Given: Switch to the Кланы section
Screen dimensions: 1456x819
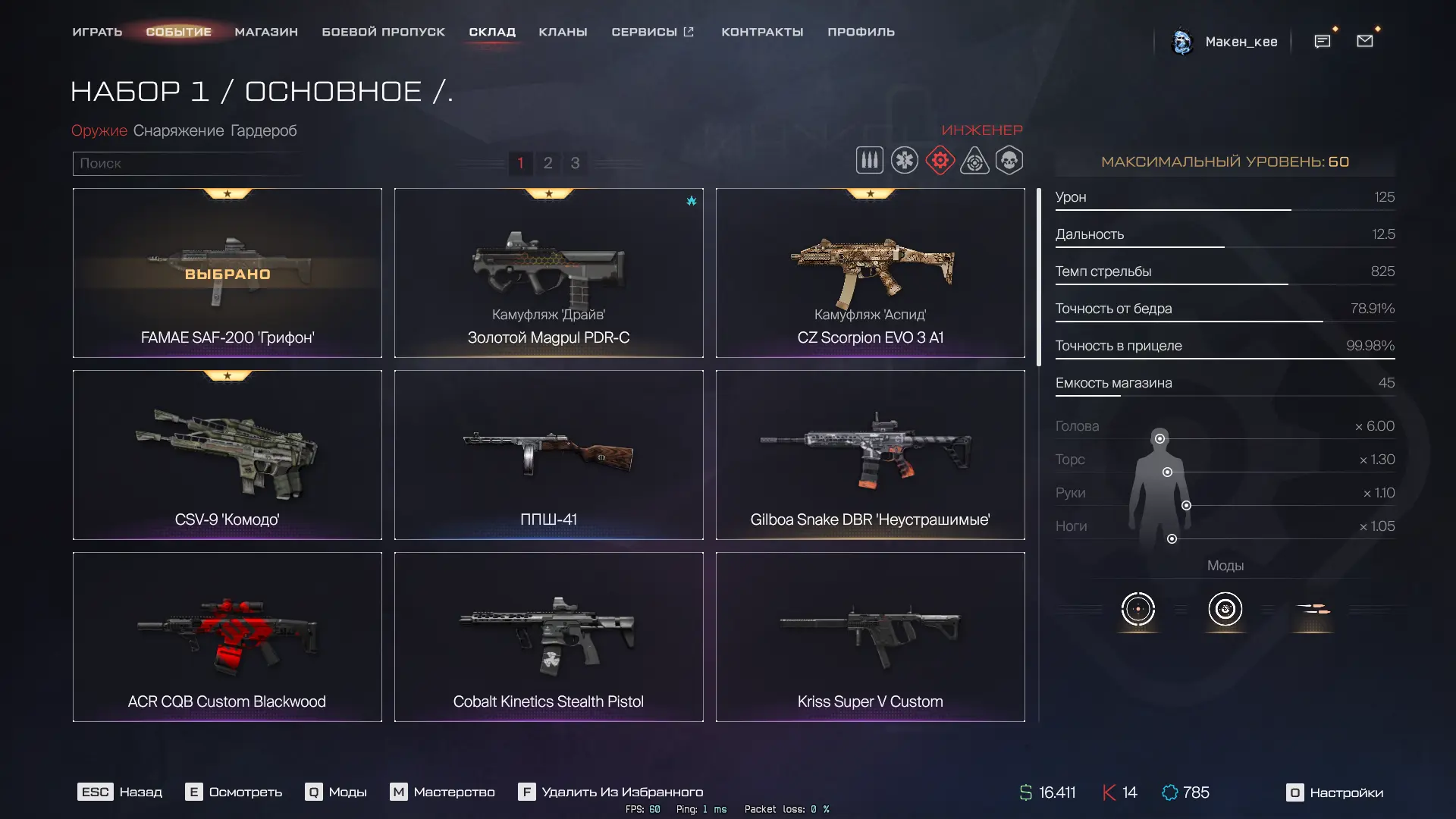Looking at the screenshot, I should (563, 32).
